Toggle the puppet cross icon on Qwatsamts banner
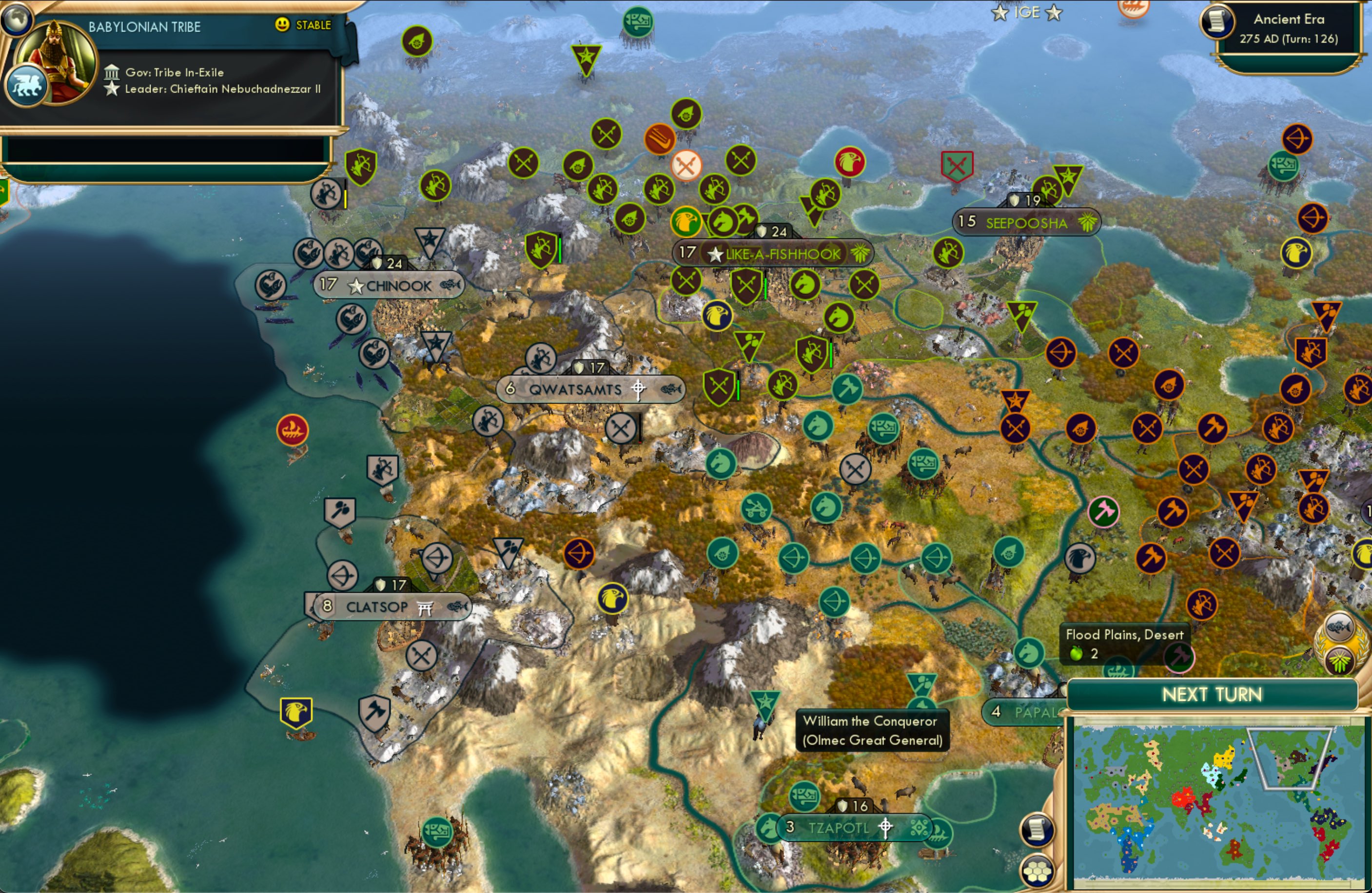 tap(638, 390)
